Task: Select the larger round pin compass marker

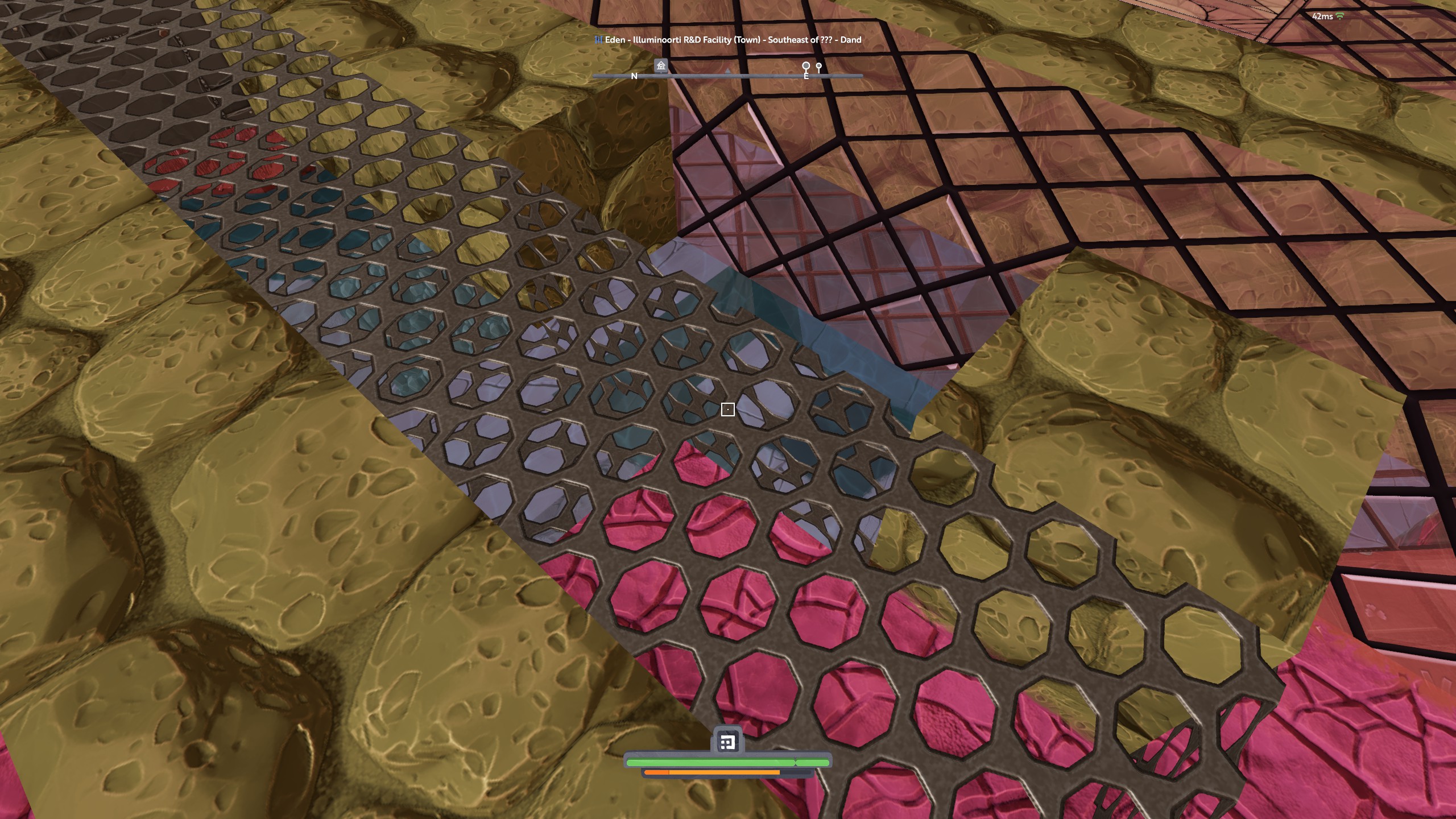Action: 805,67
